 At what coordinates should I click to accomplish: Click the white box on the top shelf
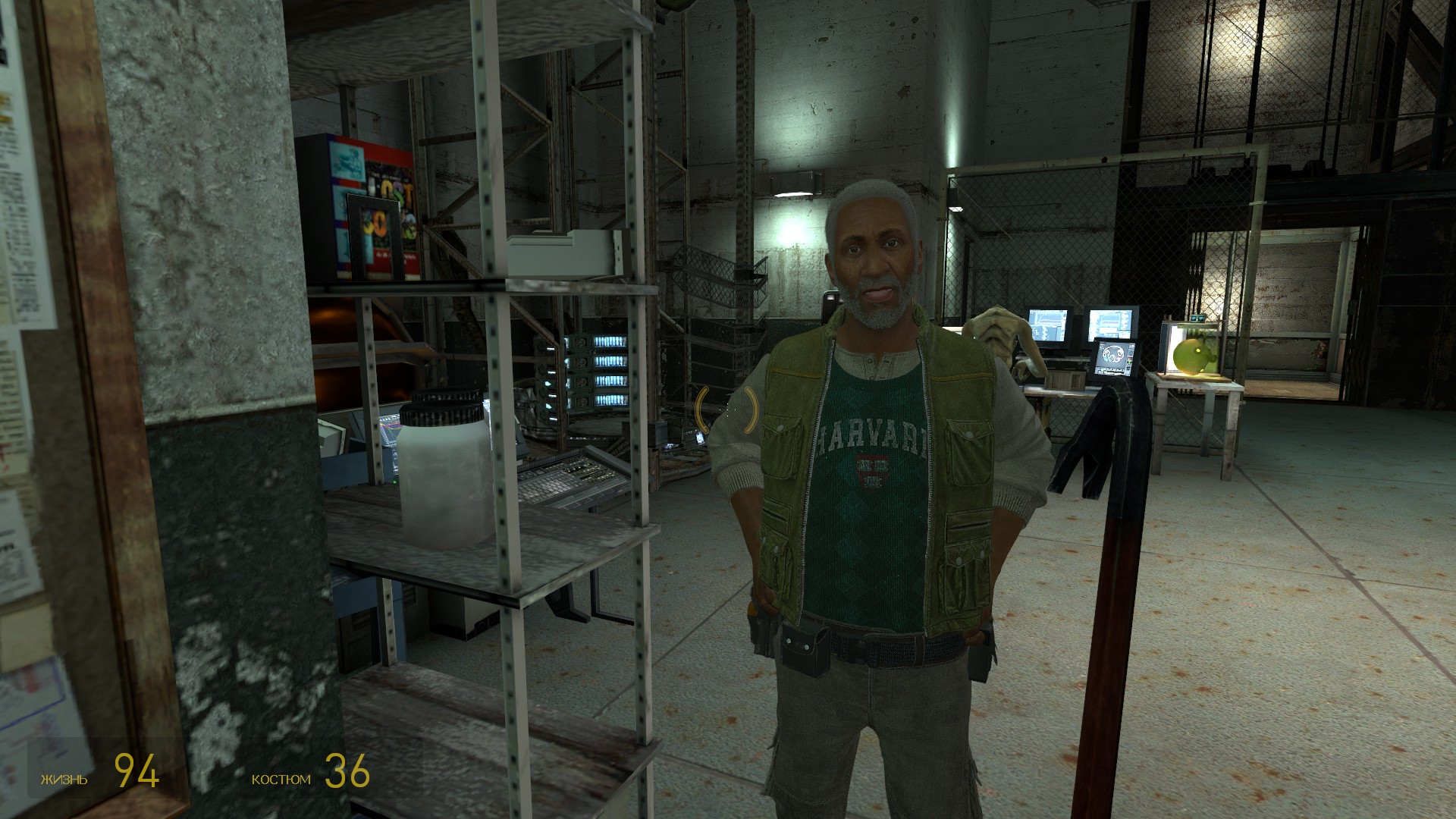tap(558, 254)
